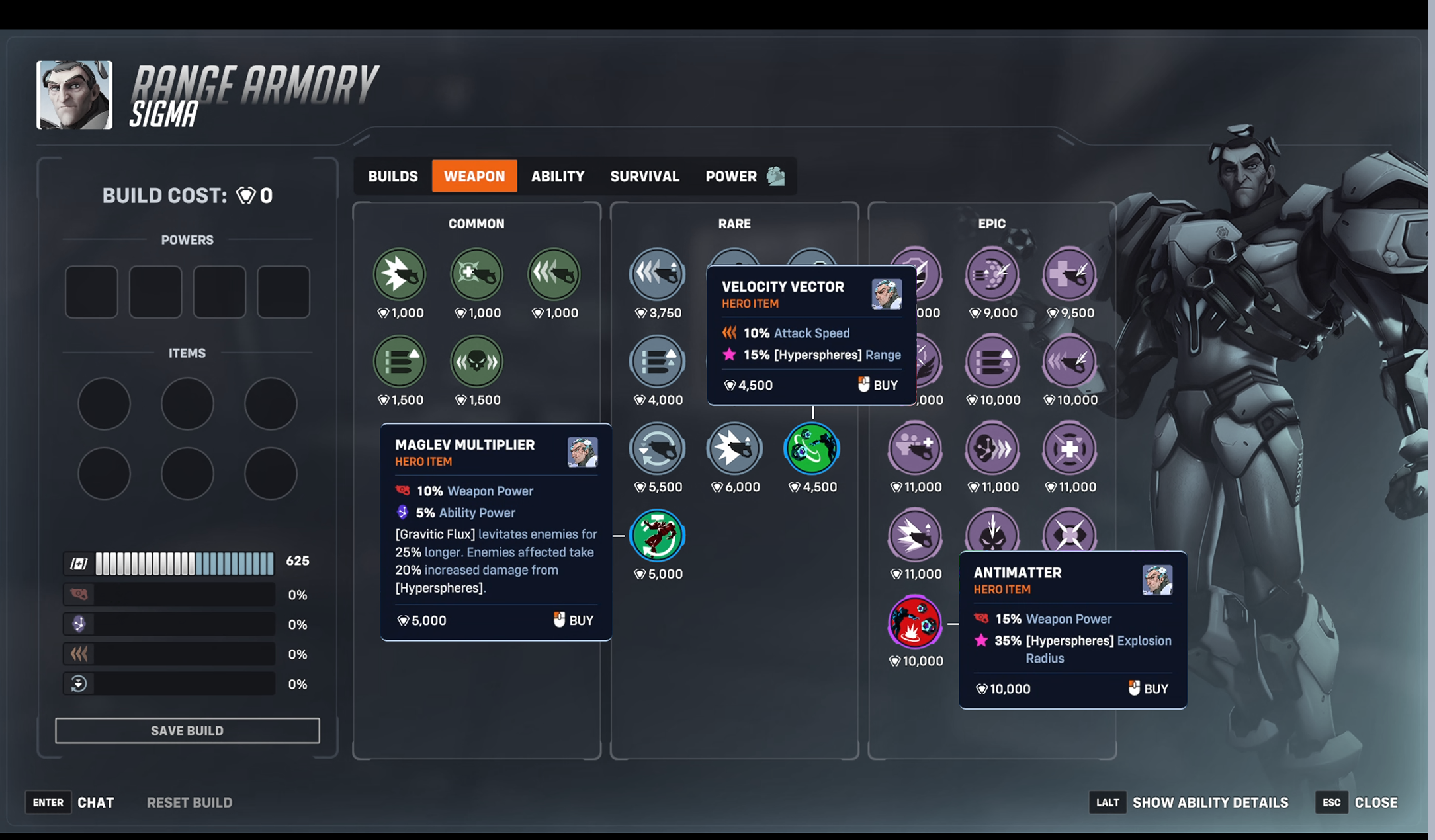1435x840 pixels.
Task: Open the Power tab
Action: (x=731, y=177)
